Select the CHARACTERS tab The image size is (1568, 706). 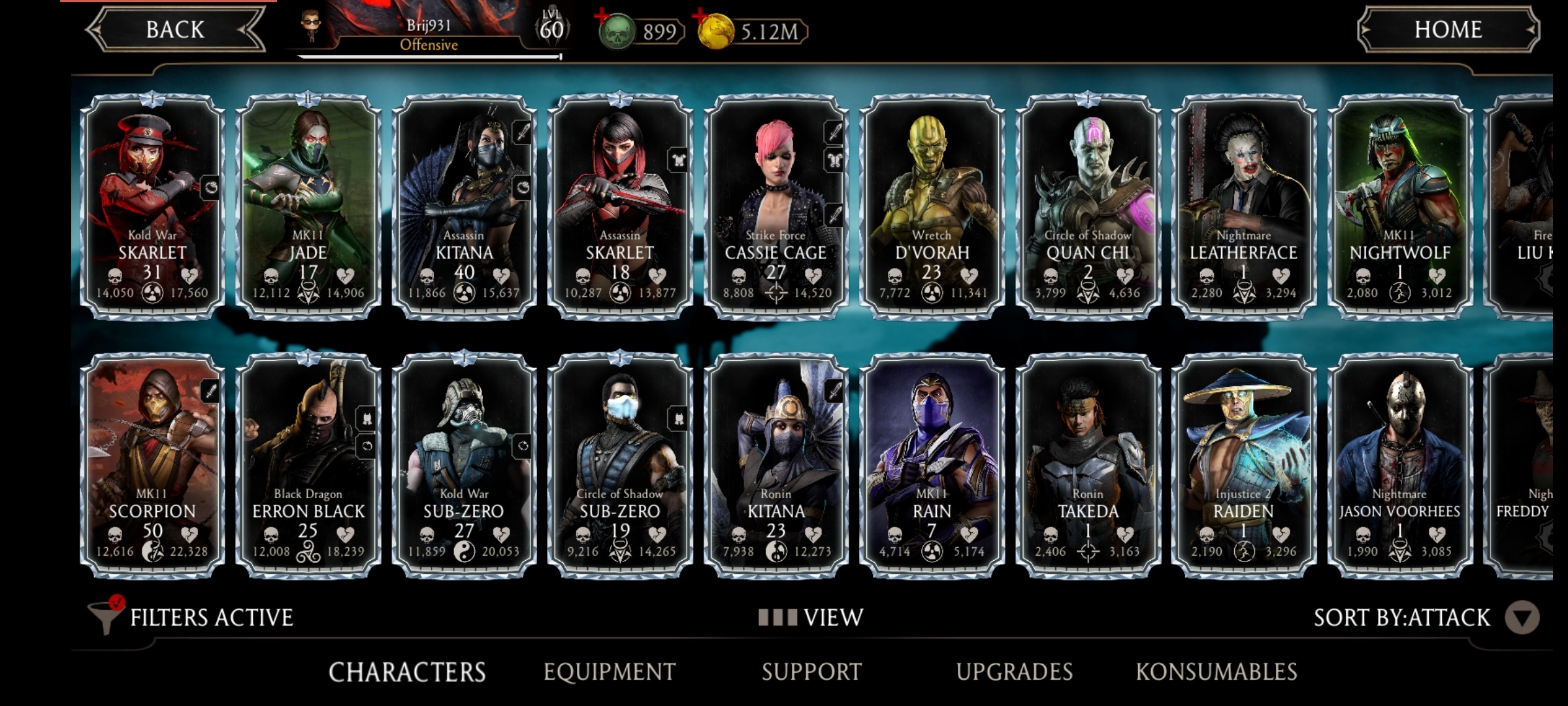pyautogui.click(x=406, y=671)
